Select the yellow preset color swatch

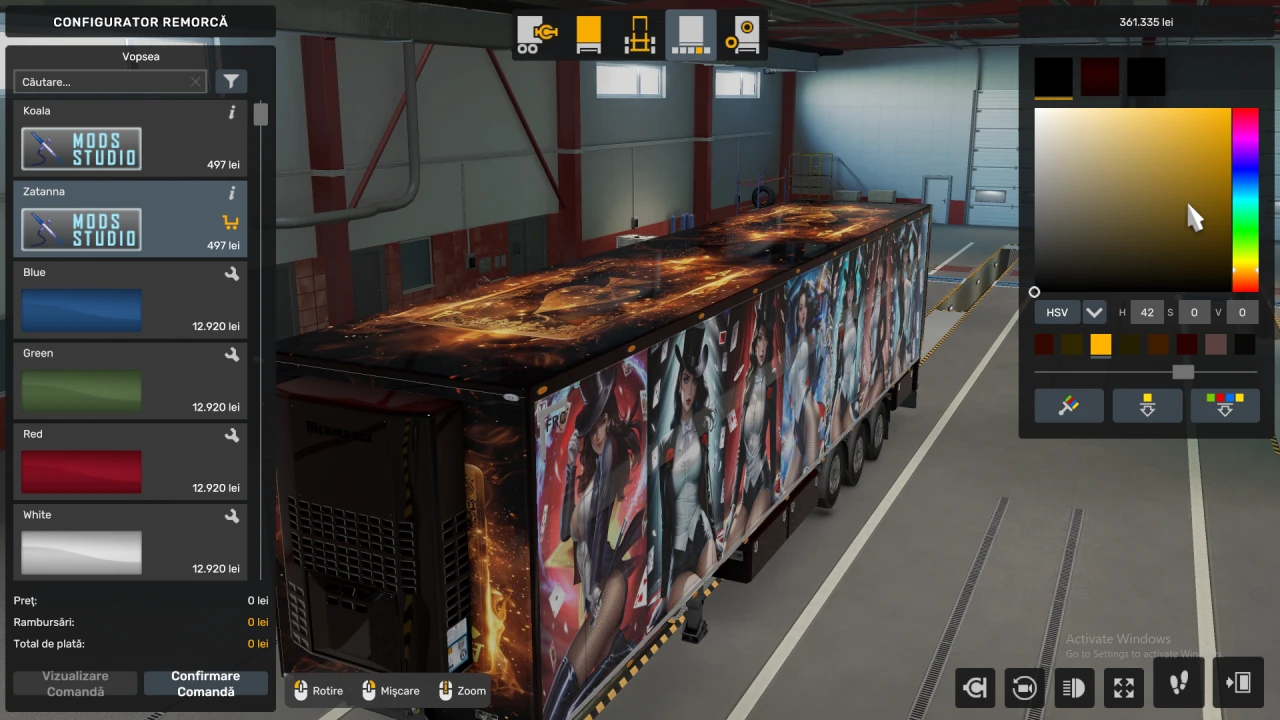coord(1100,344)
